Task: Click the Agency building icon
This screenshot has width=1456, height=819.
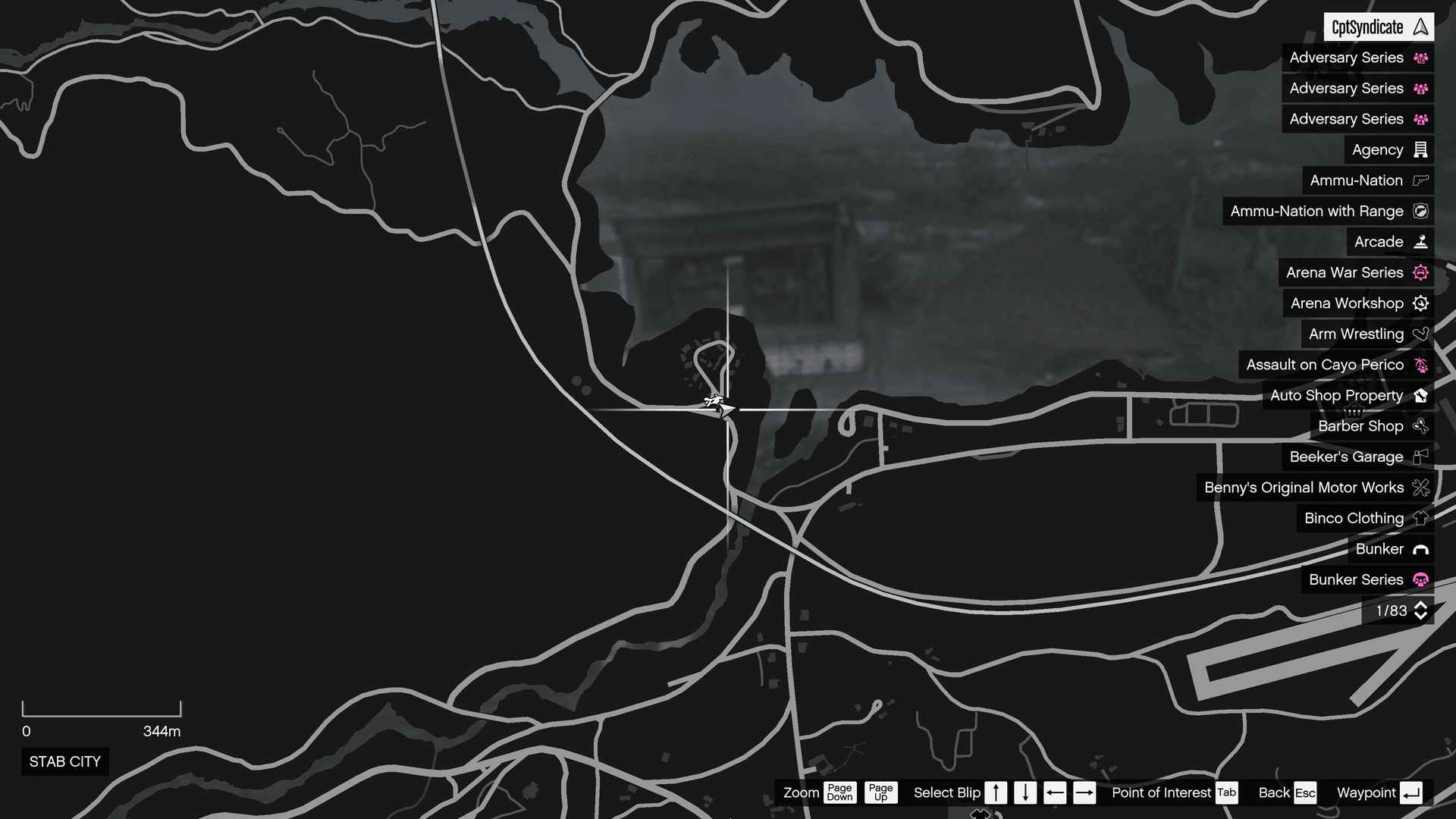Action: point(1420,149)
